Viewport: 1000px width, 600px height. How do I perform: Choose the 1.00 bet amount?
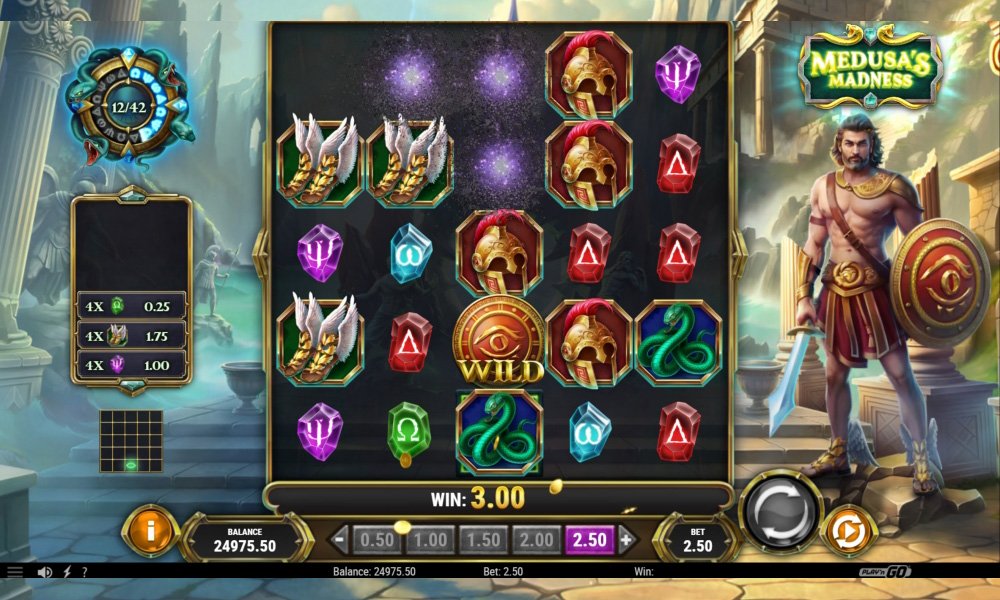point(430,540)
